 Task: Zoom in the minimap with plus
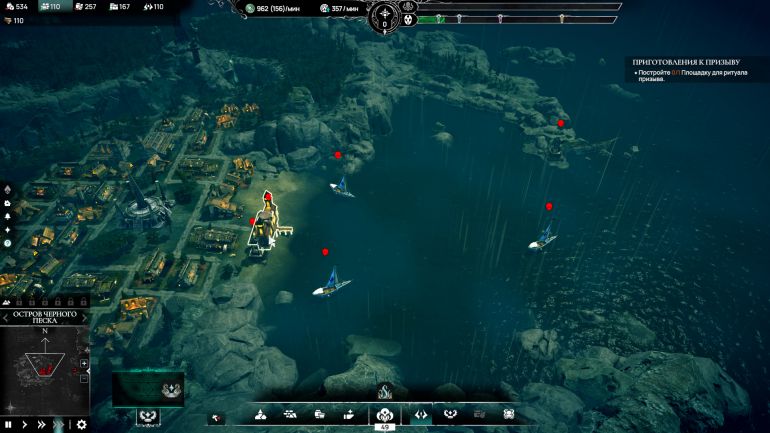pos(84,363)
